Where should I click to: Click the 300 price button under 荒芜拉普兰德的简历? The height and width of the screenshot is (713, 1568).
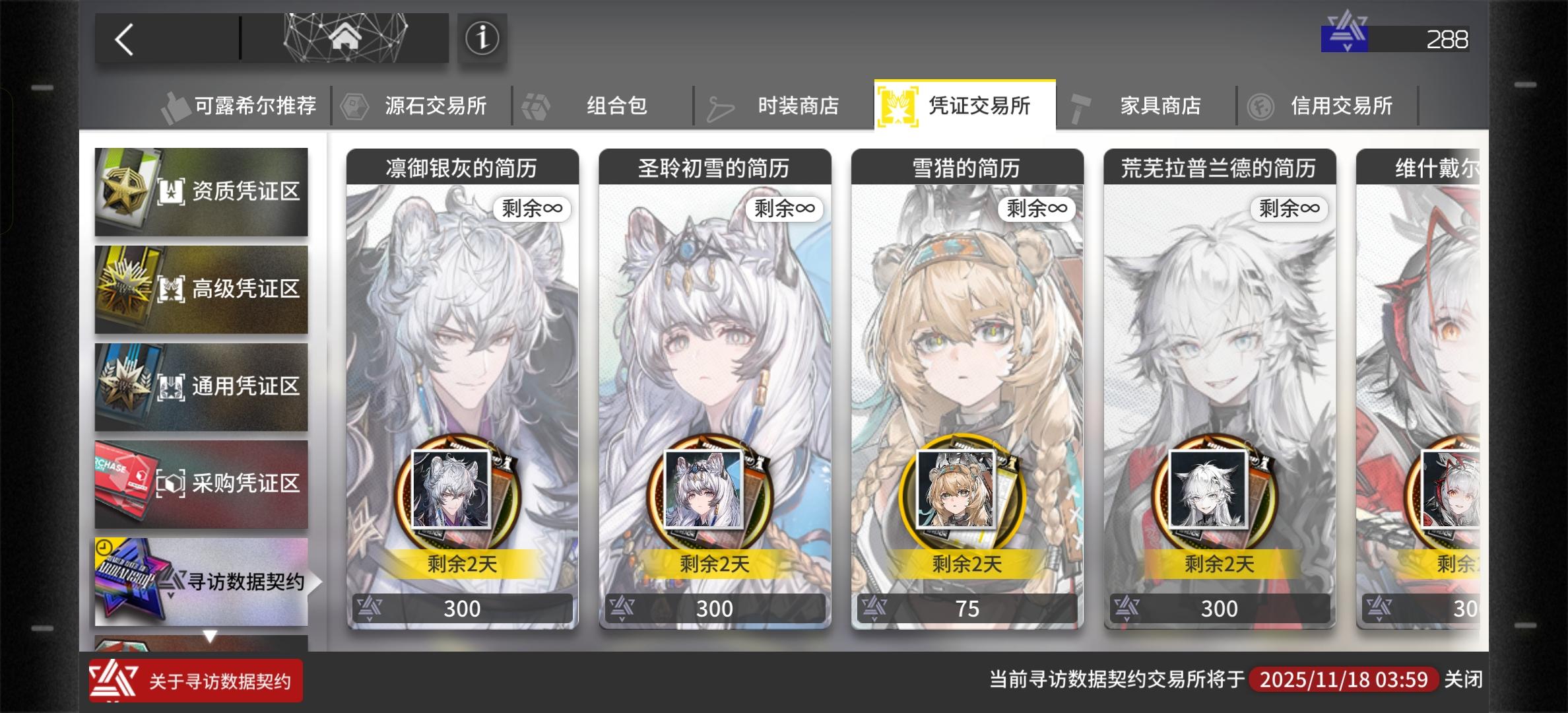(1218, 608)
